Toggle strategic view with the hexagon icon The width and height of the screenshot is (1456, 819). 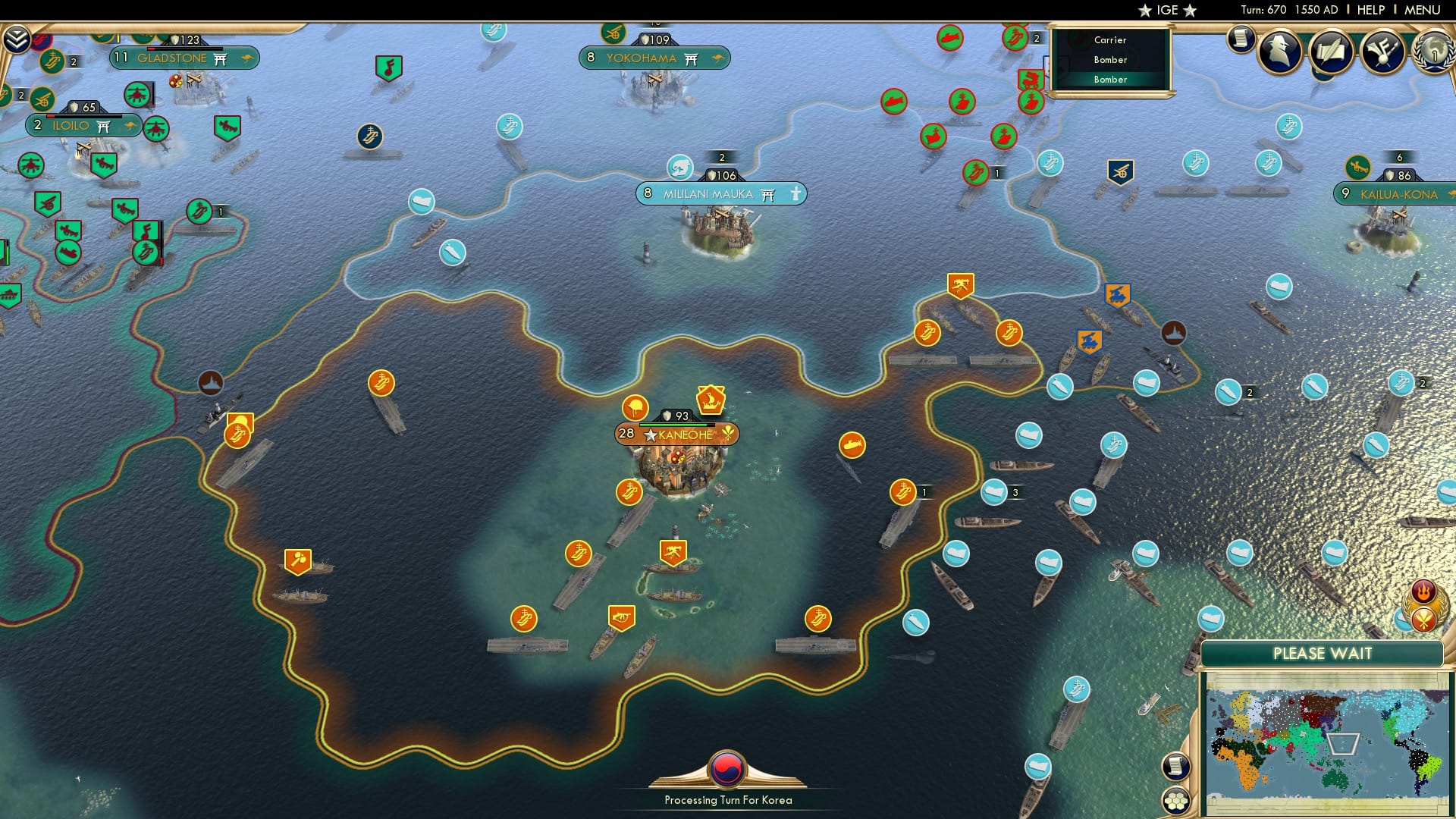(x=1177, y=800)
